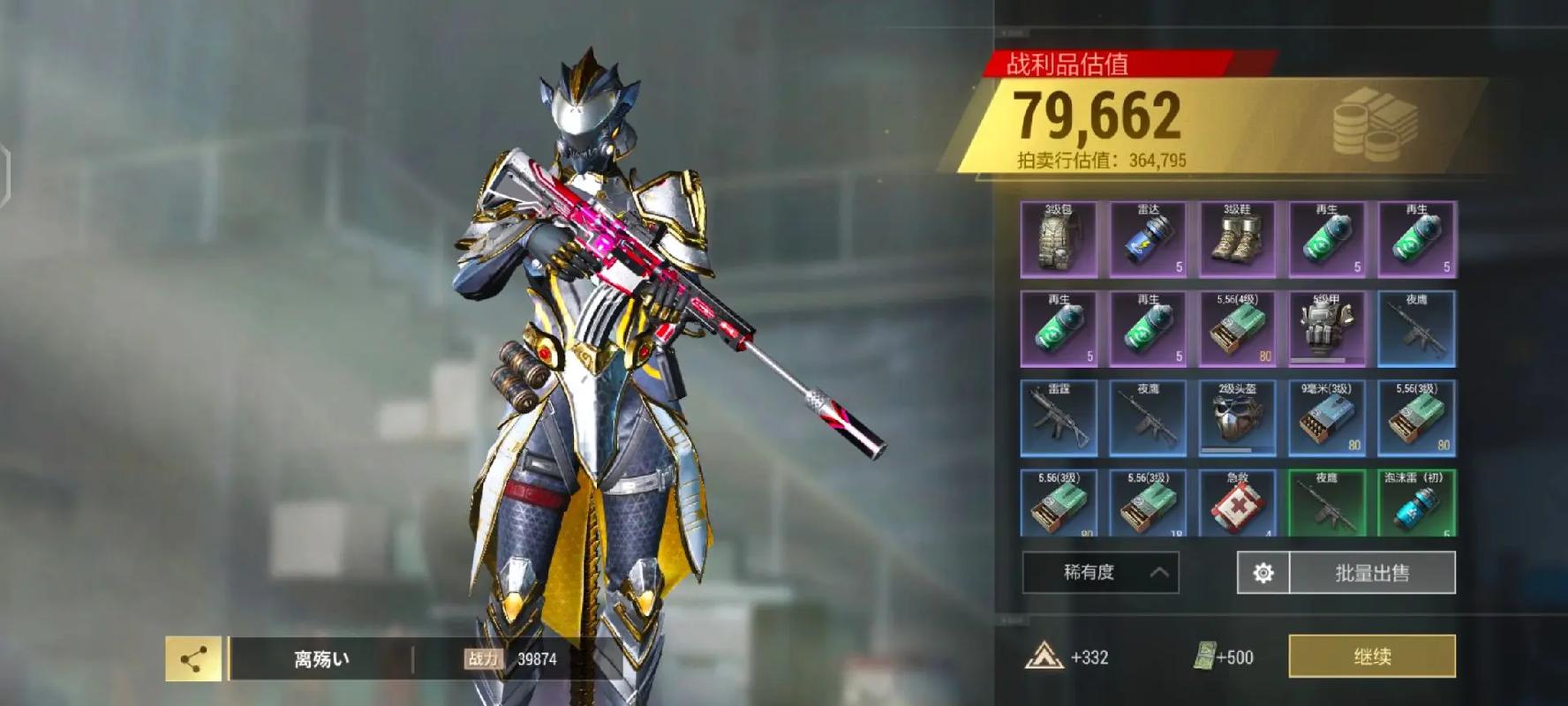1568x706 pixels.
Task: Share the result via share icon
Action: pyautogui.click(x=193, y=658)
